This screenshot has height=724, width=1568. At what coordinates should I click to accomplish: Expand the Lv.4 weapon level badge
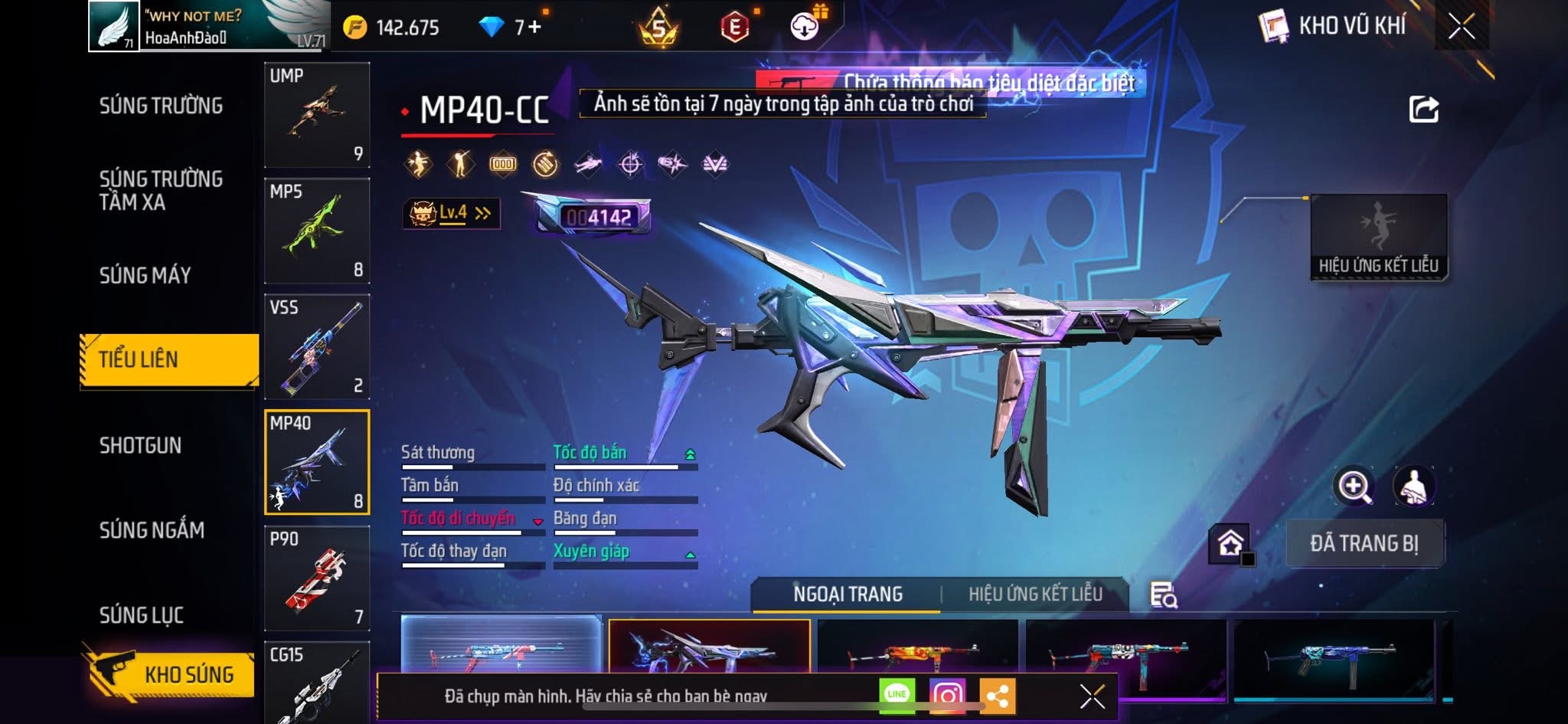click(452, 213)
